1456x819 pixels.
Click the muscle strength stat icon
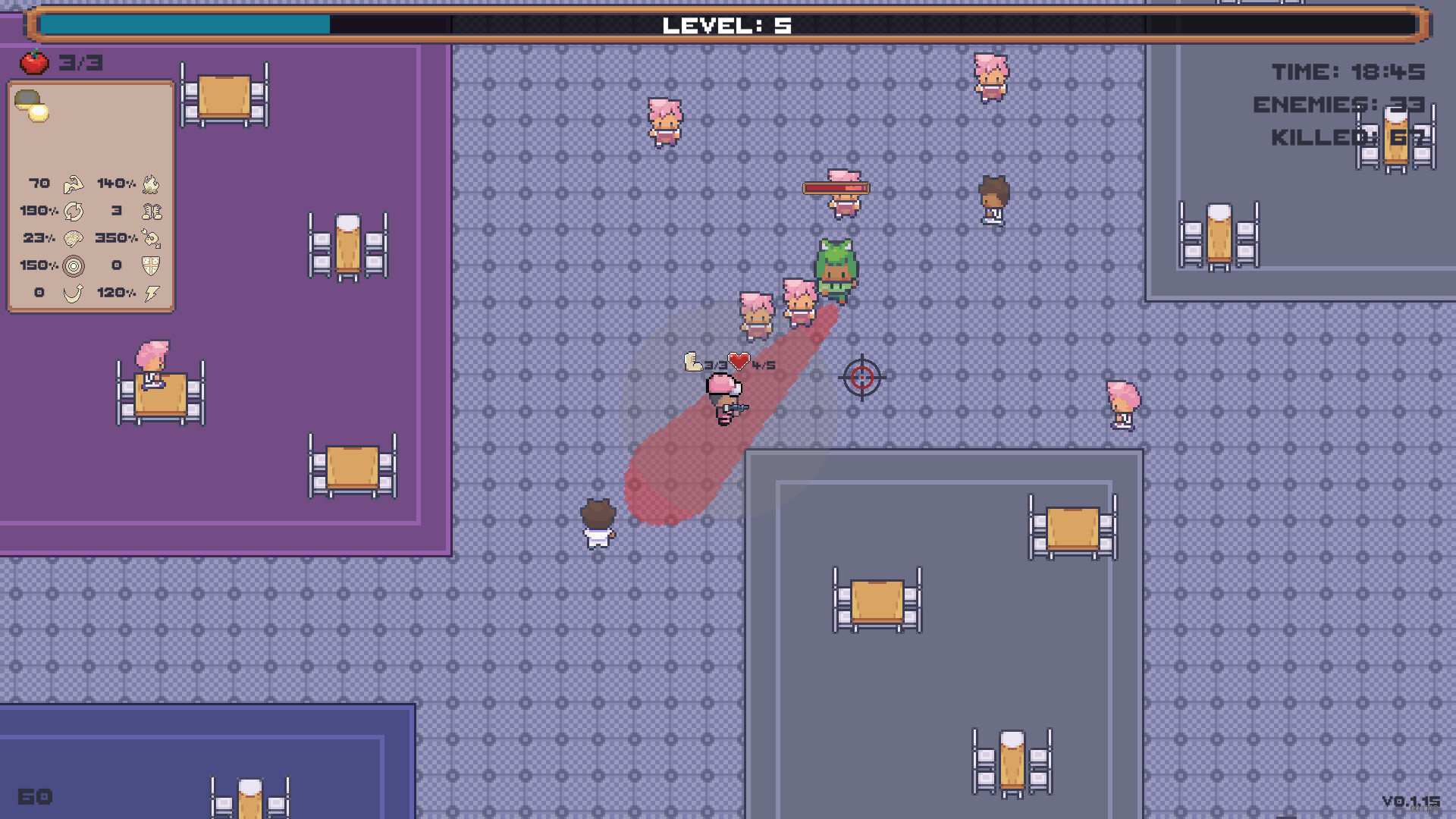pyautogui.click(x=74, y=184)
